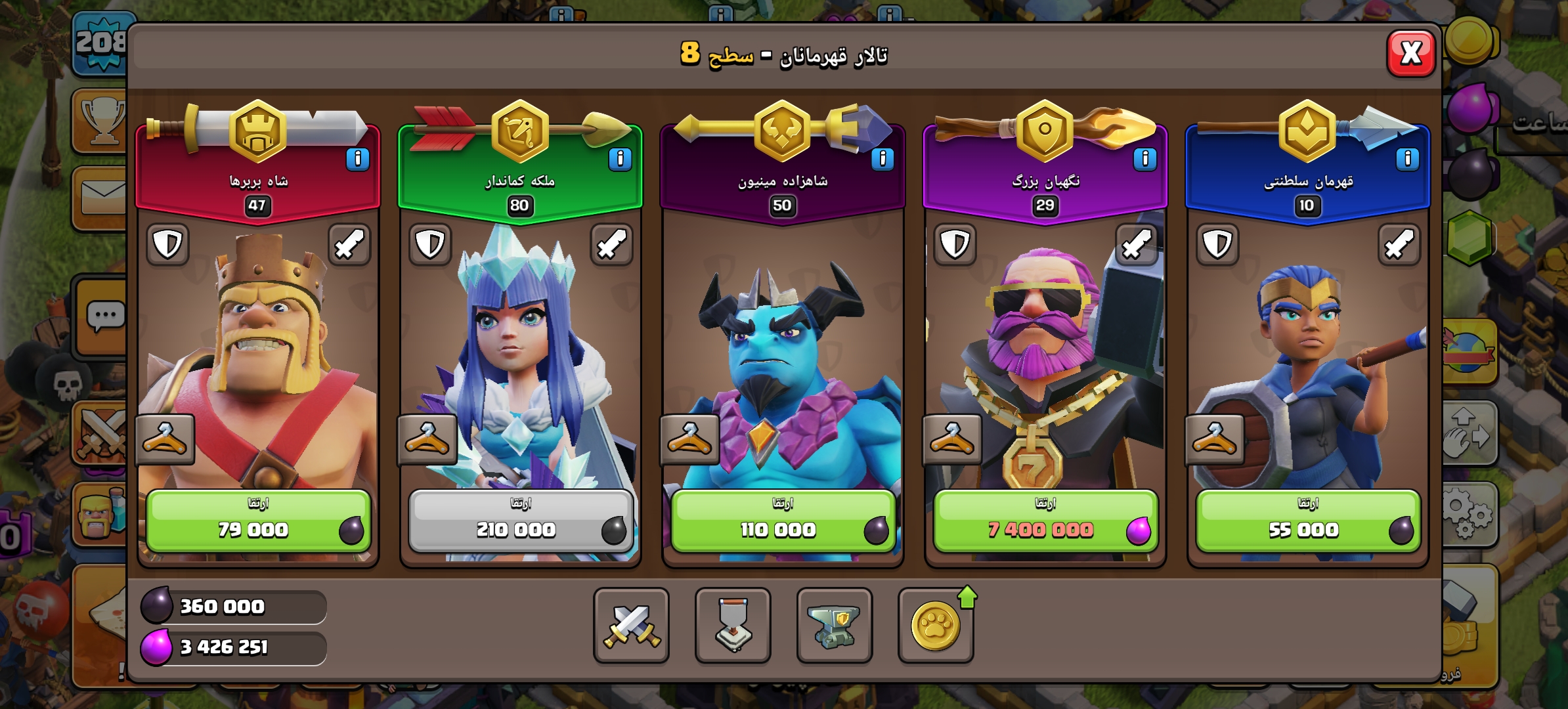
Task: Open Archer Queen skin wardrobe
Action: pos(427,439)
